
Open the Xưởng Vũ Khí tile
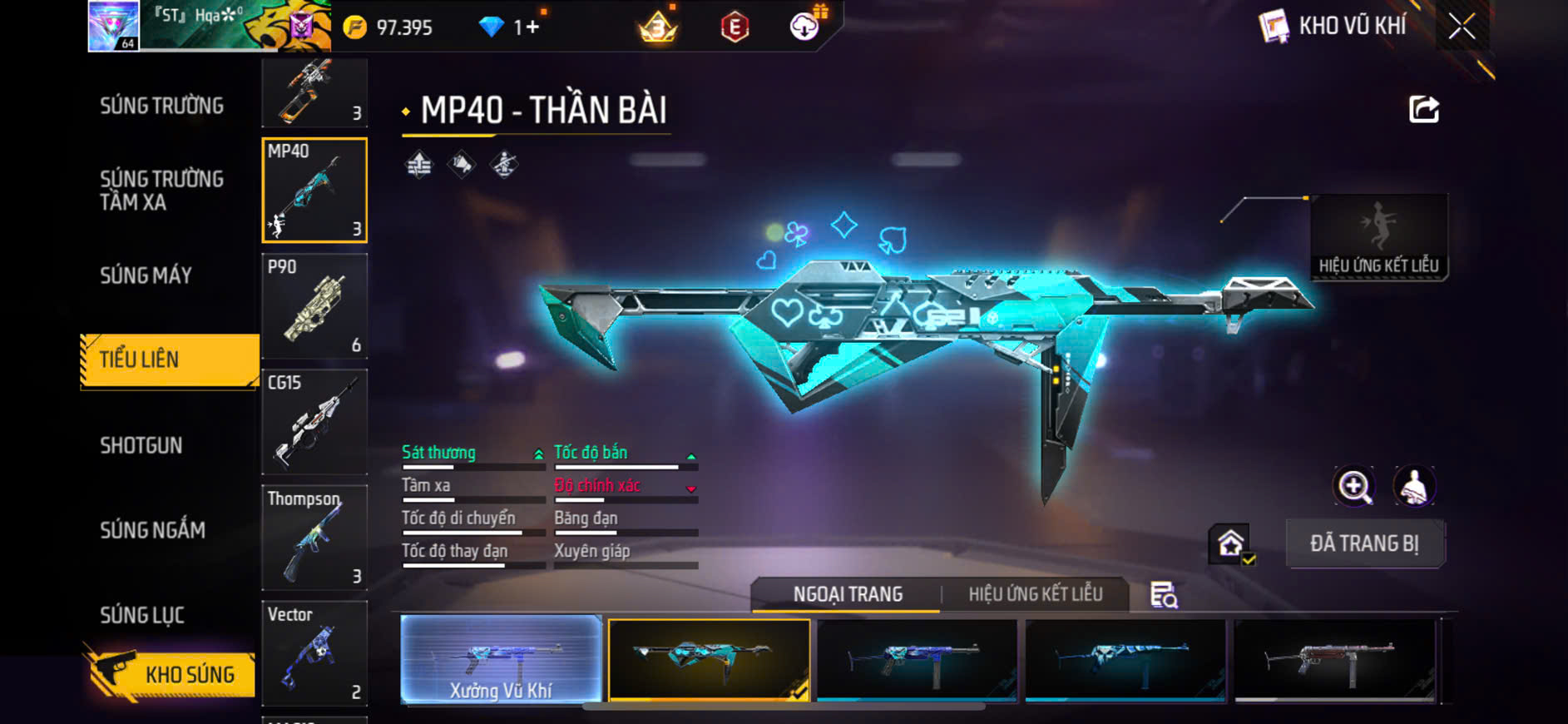[501, 660]
